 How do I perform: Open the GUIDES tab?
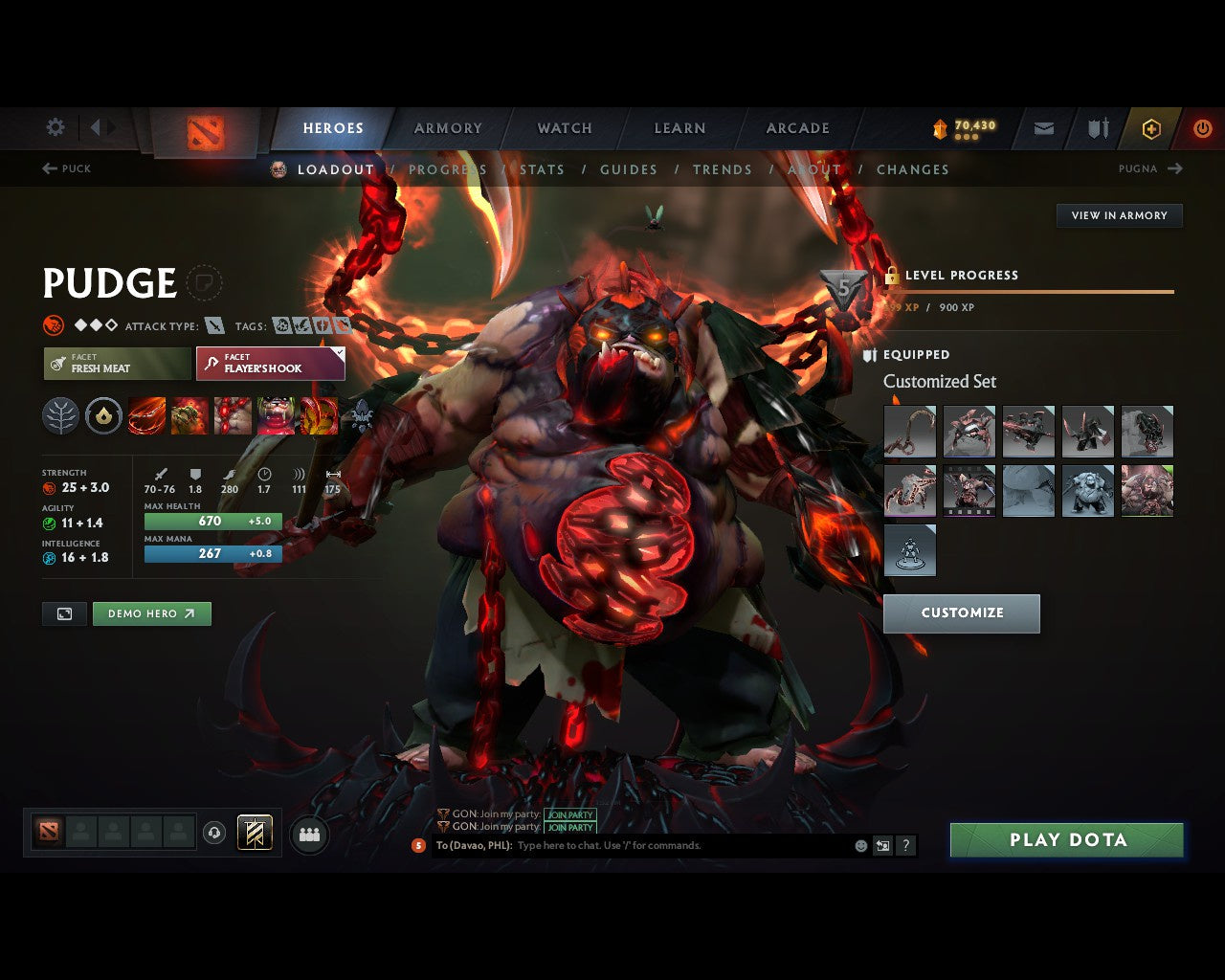[628, 169]
